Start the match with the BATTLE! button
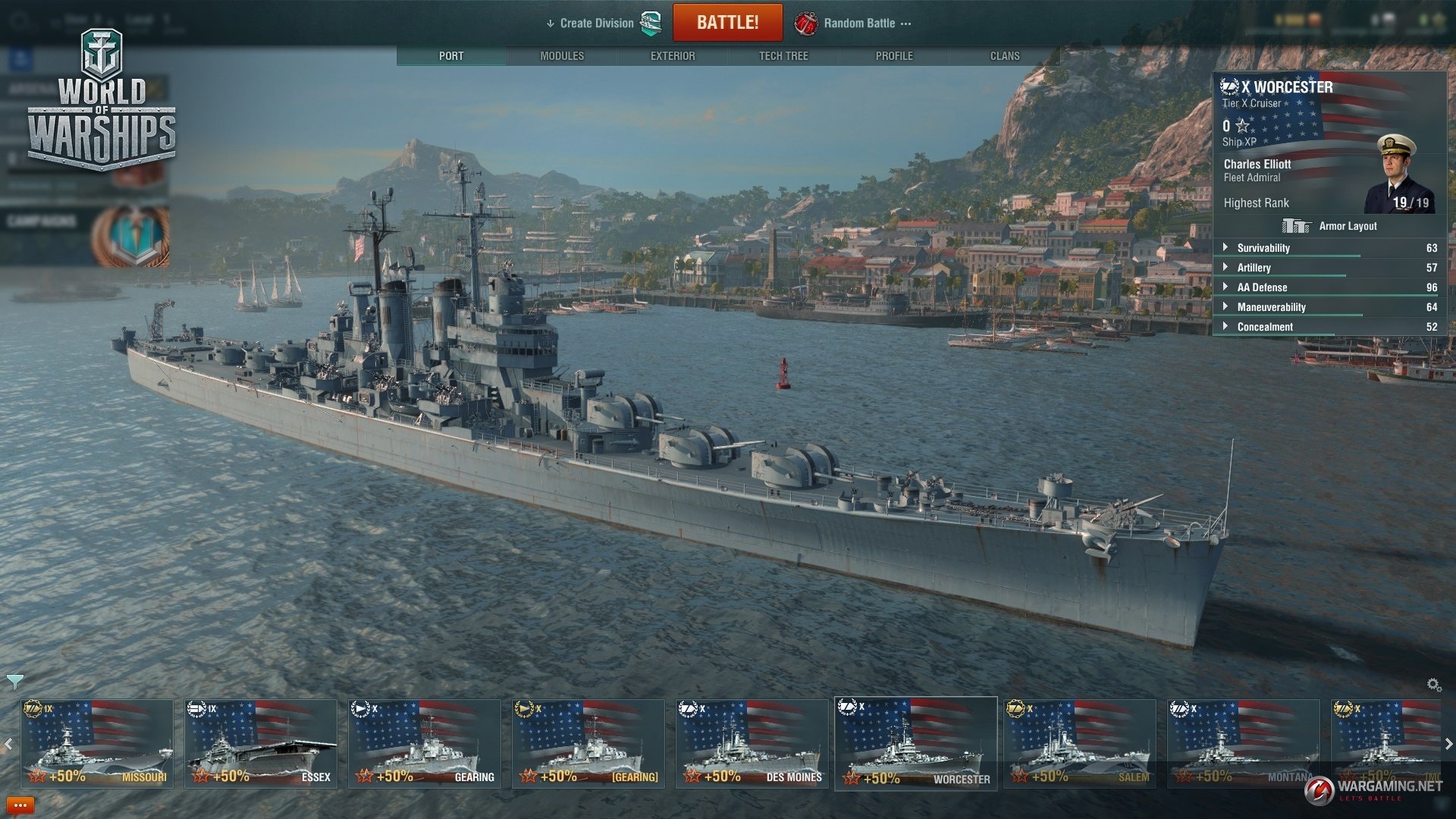The width and height of the screenshot is (1456, 819). pos(727,23)
